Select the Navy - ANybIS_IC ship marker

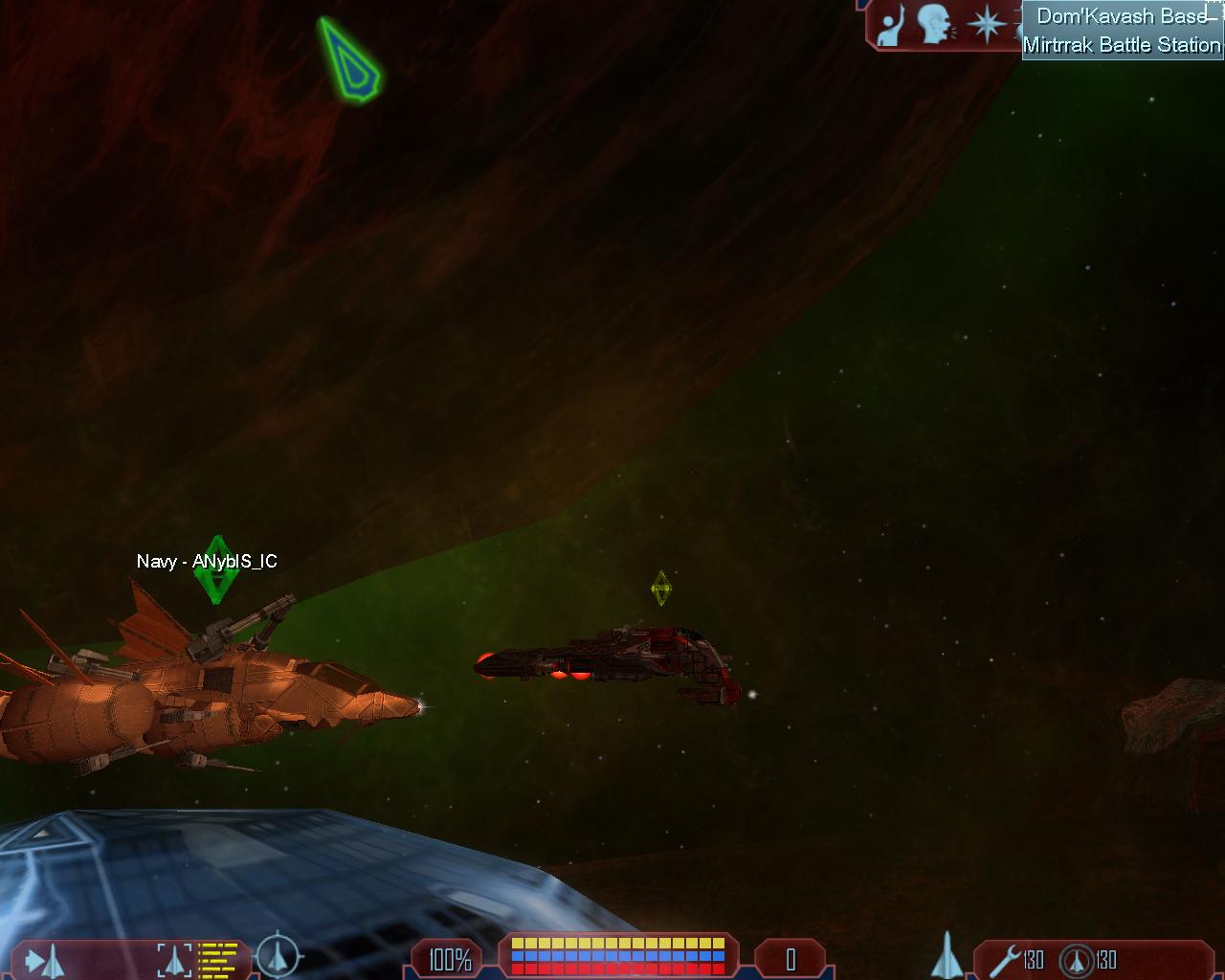(216, 569)
